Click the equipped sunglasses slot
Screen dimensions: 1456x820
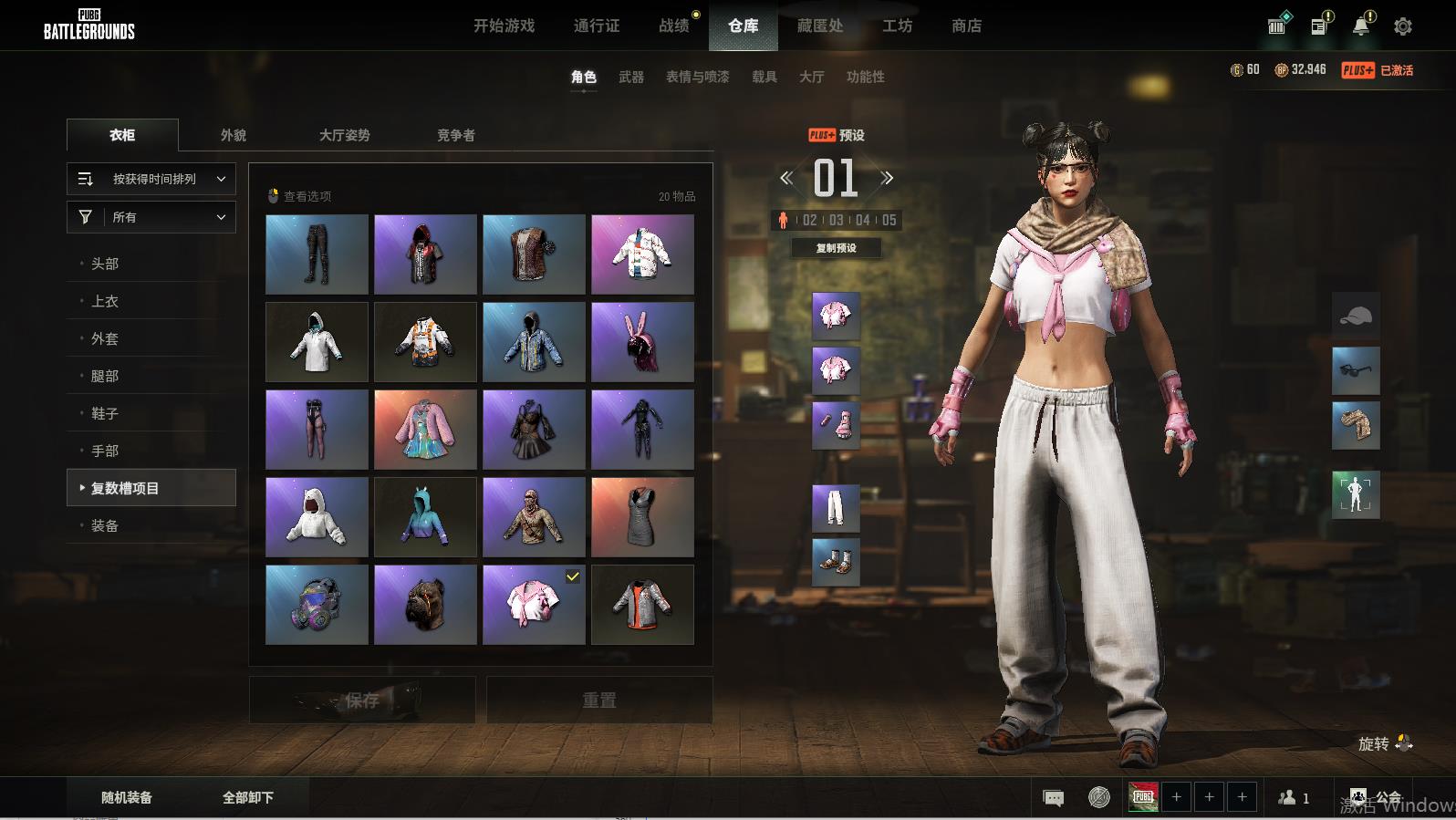click(1356, 370)
